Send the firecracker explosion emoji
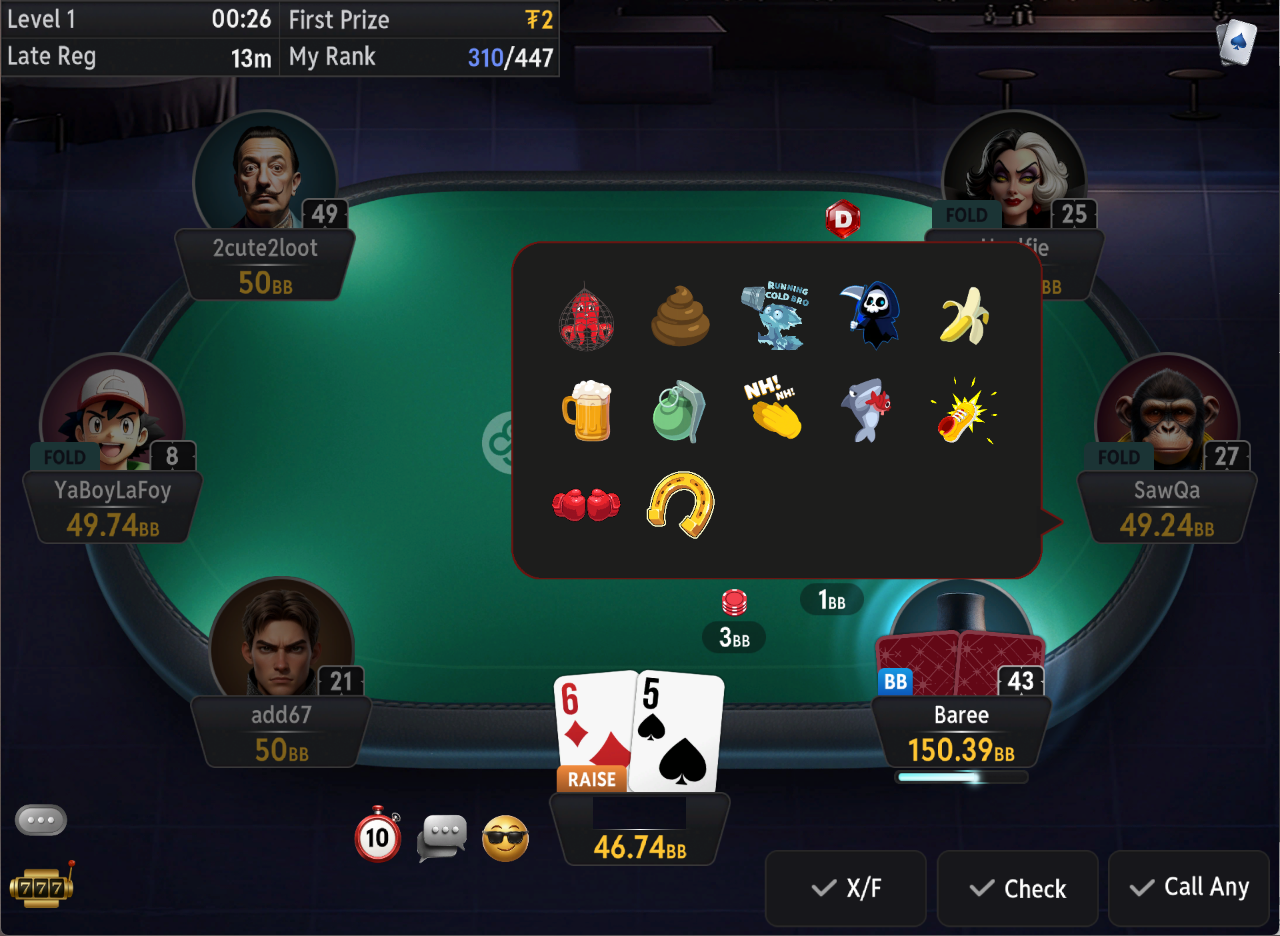This screenshot has height=936, width=1280. click(963, 411)
